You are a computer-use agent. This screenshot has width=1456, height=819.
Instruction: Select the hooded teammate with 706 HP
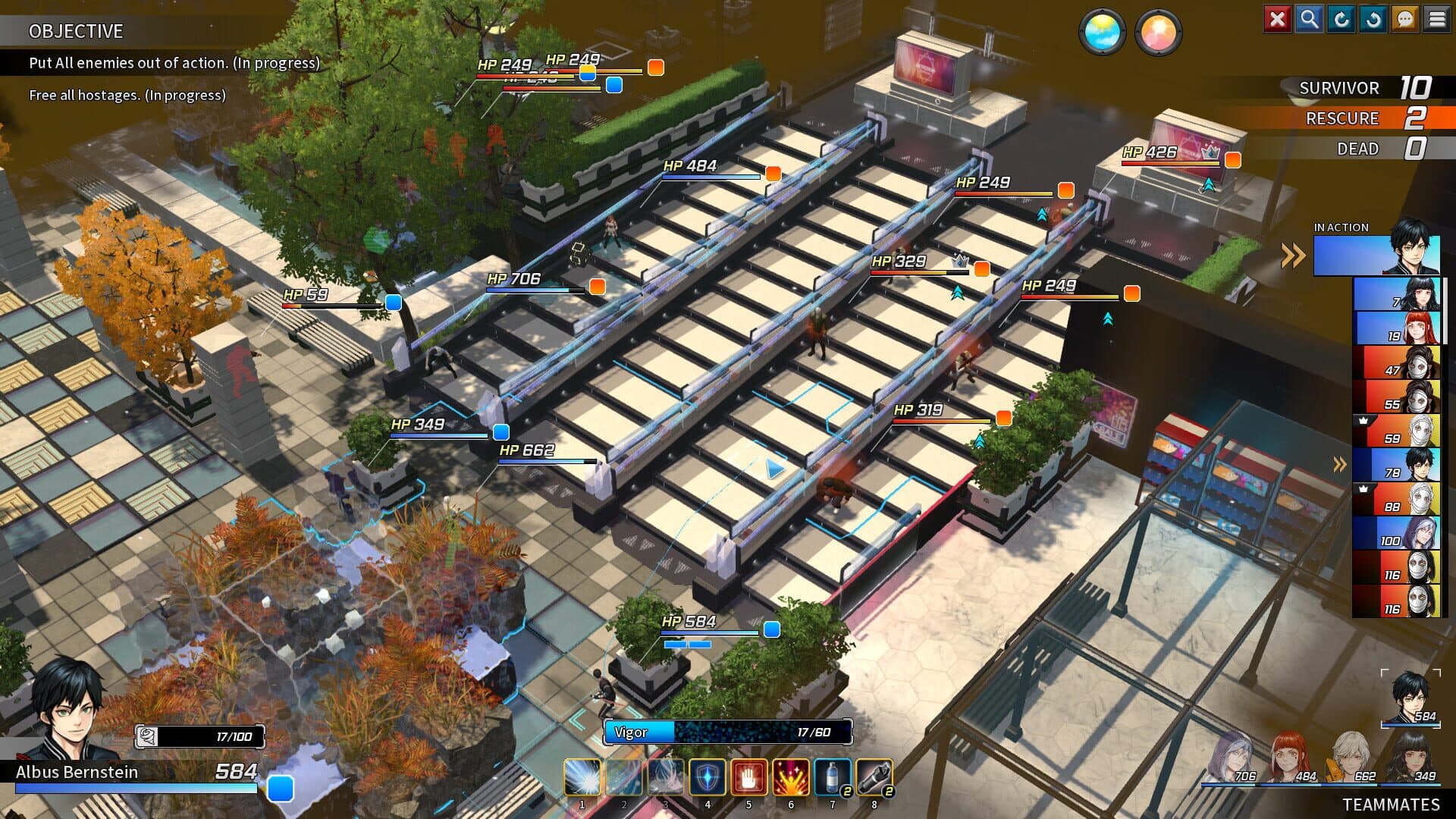point(1232,757)
